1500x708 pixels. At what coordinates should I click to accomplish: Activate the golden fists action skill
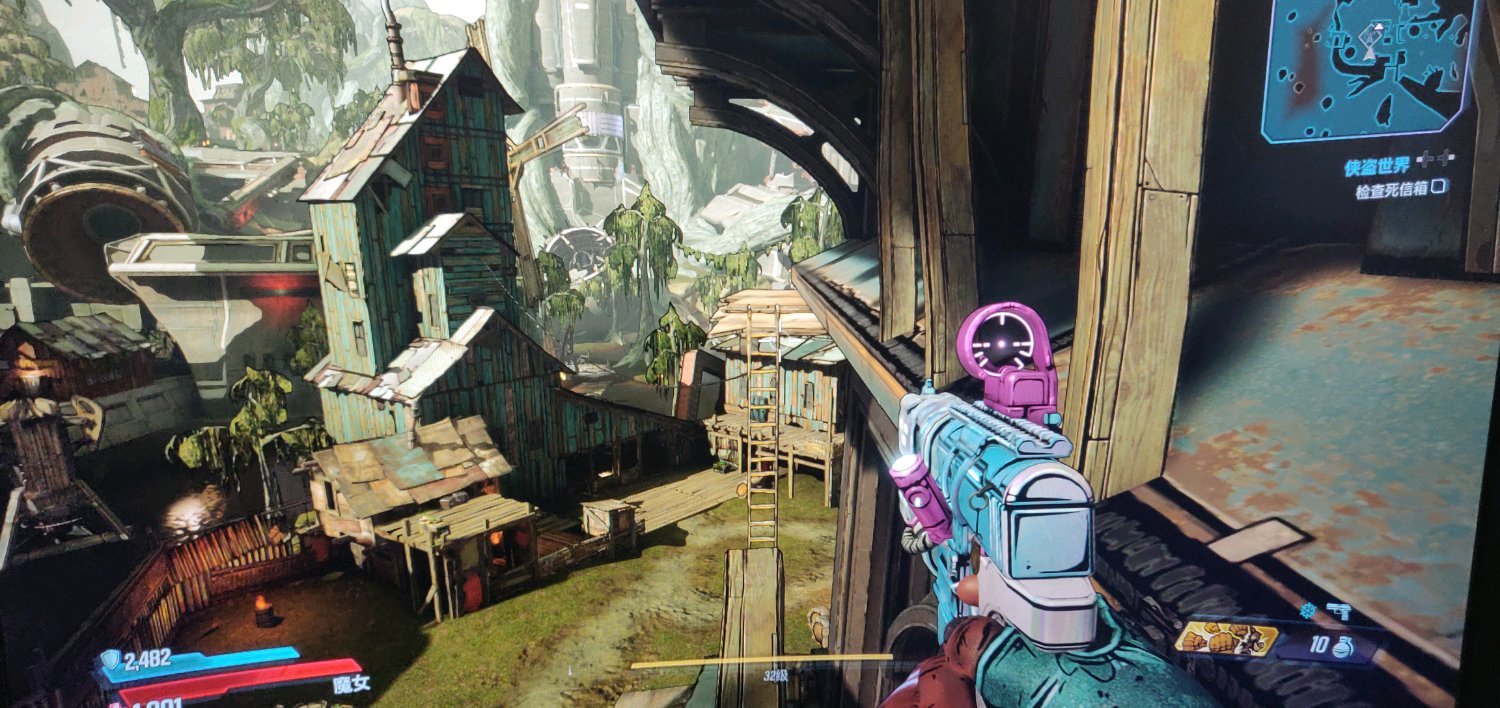1227,639
